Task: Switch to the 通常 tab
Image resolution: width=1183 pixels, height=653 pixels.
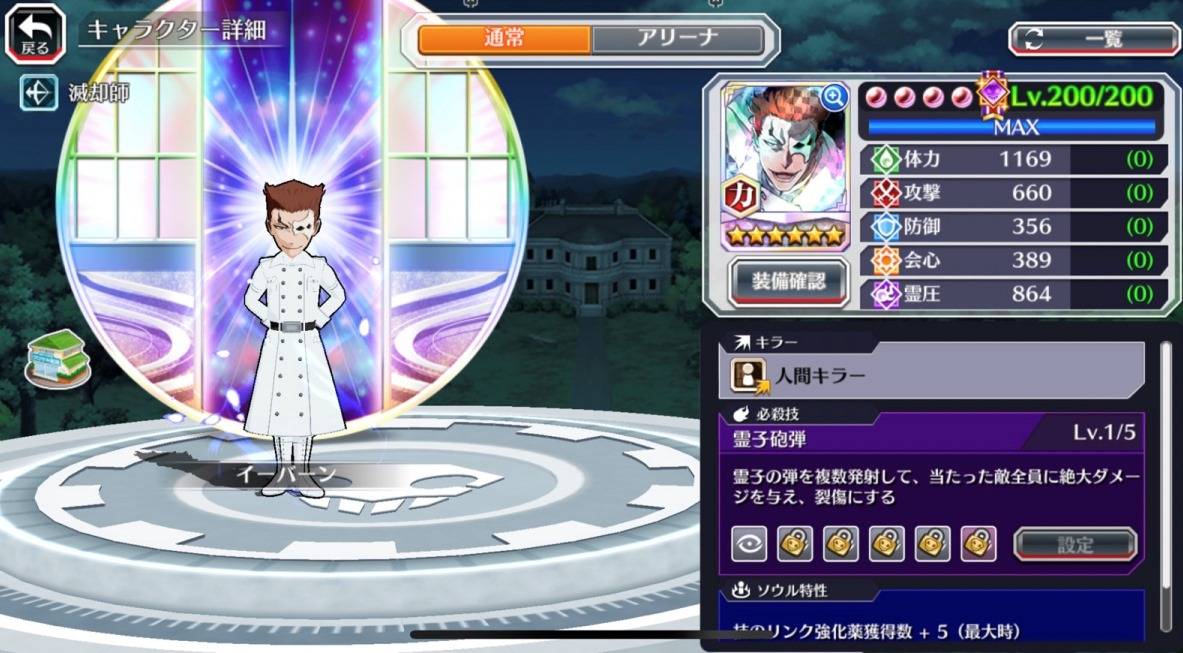Action: (504, 39)
